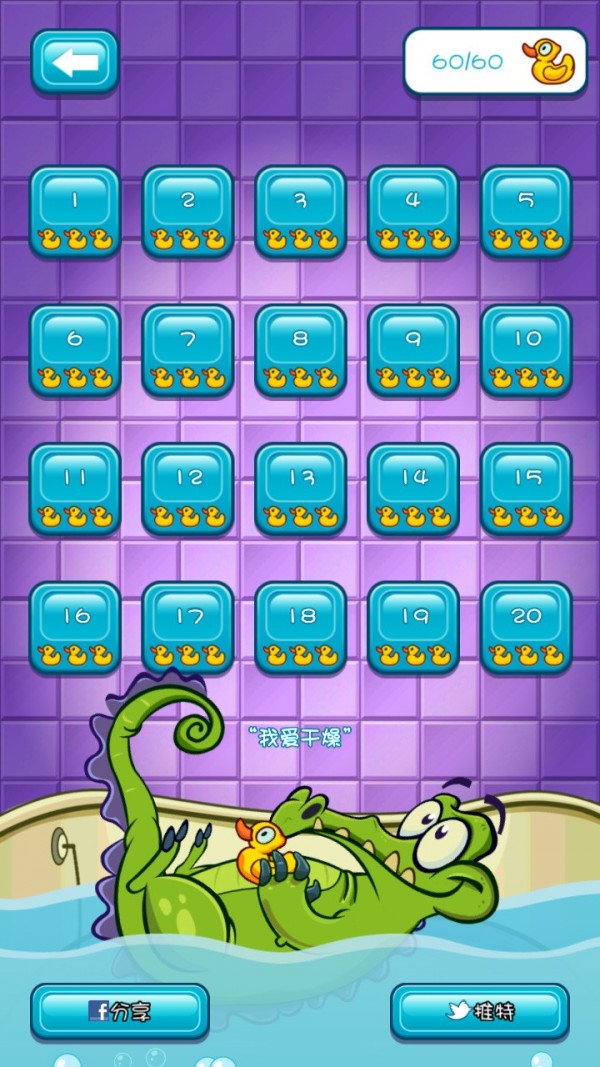Image resolution: width=600 pixels, height=1067 pixels.
Task: Share on Facebook with 分享 button
Action: coord(120,1011)
